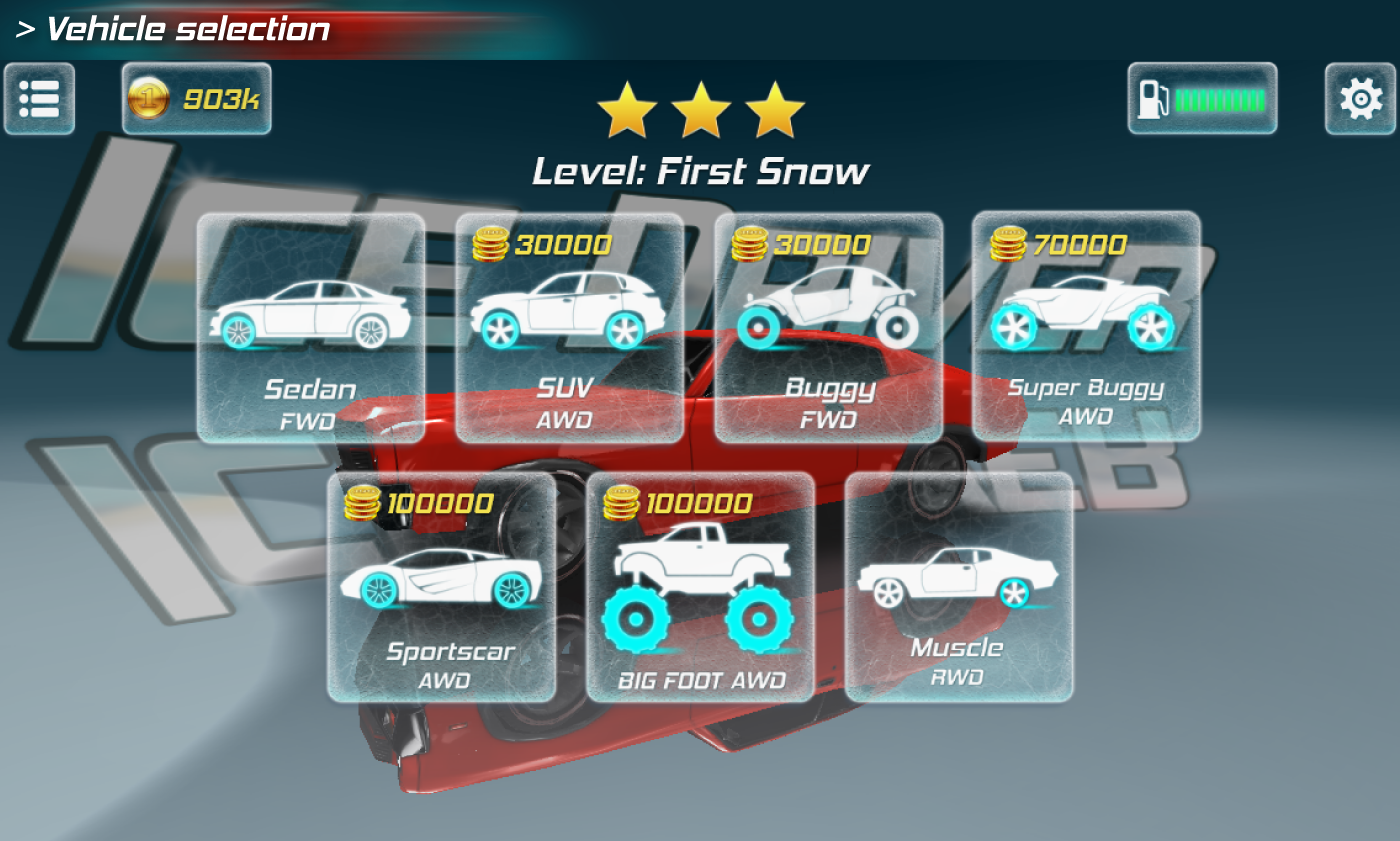Viewport: 1400px width, 841px height.
Task: Choose the Sportscar AWD vehicle
Action: pos(441,588)
